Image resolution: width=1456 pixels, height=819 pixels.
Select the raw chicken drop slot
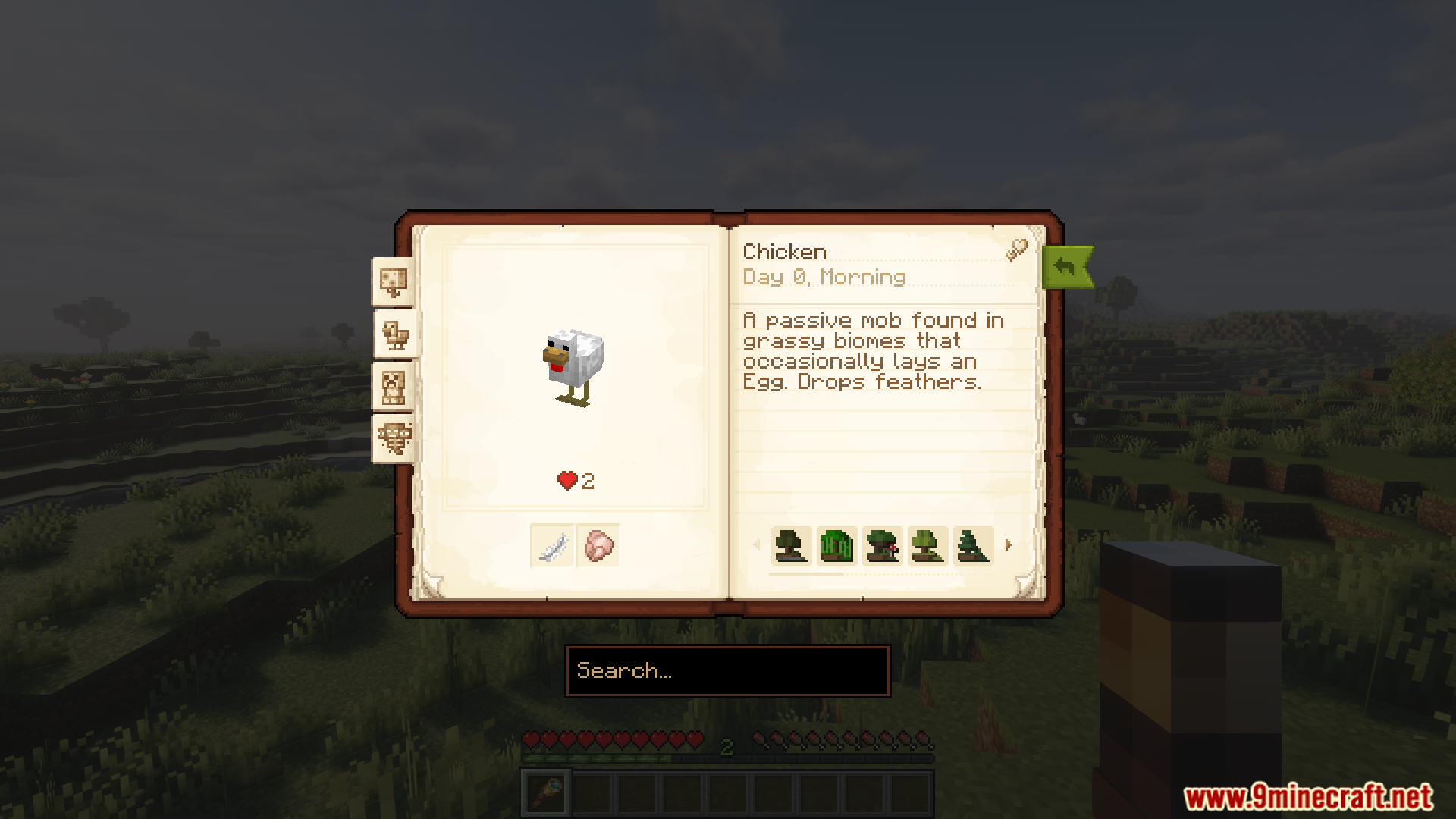tap(598, 545)
